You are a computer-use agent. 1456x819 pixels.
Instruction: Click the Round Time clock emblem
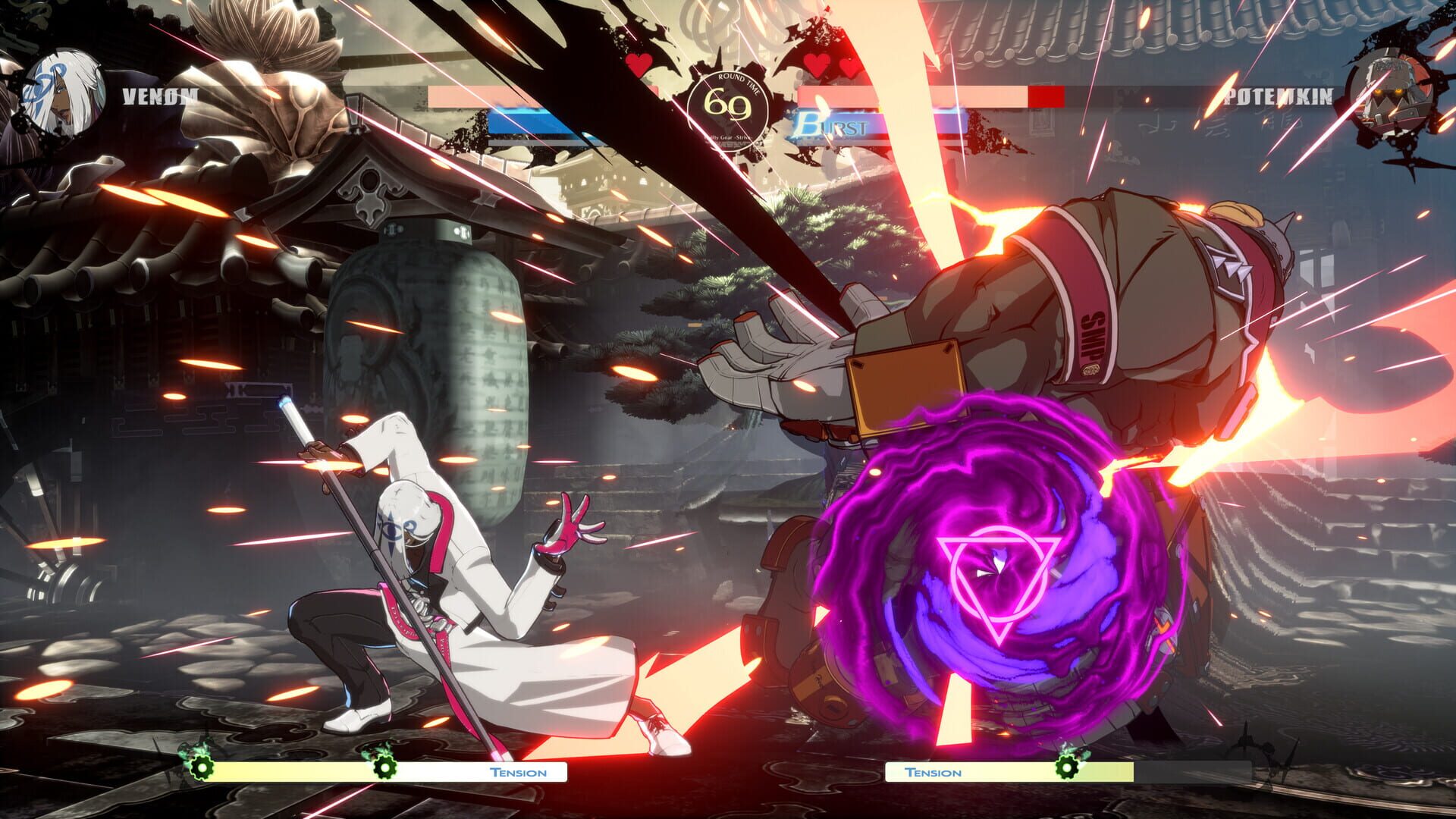click(730, 106)
